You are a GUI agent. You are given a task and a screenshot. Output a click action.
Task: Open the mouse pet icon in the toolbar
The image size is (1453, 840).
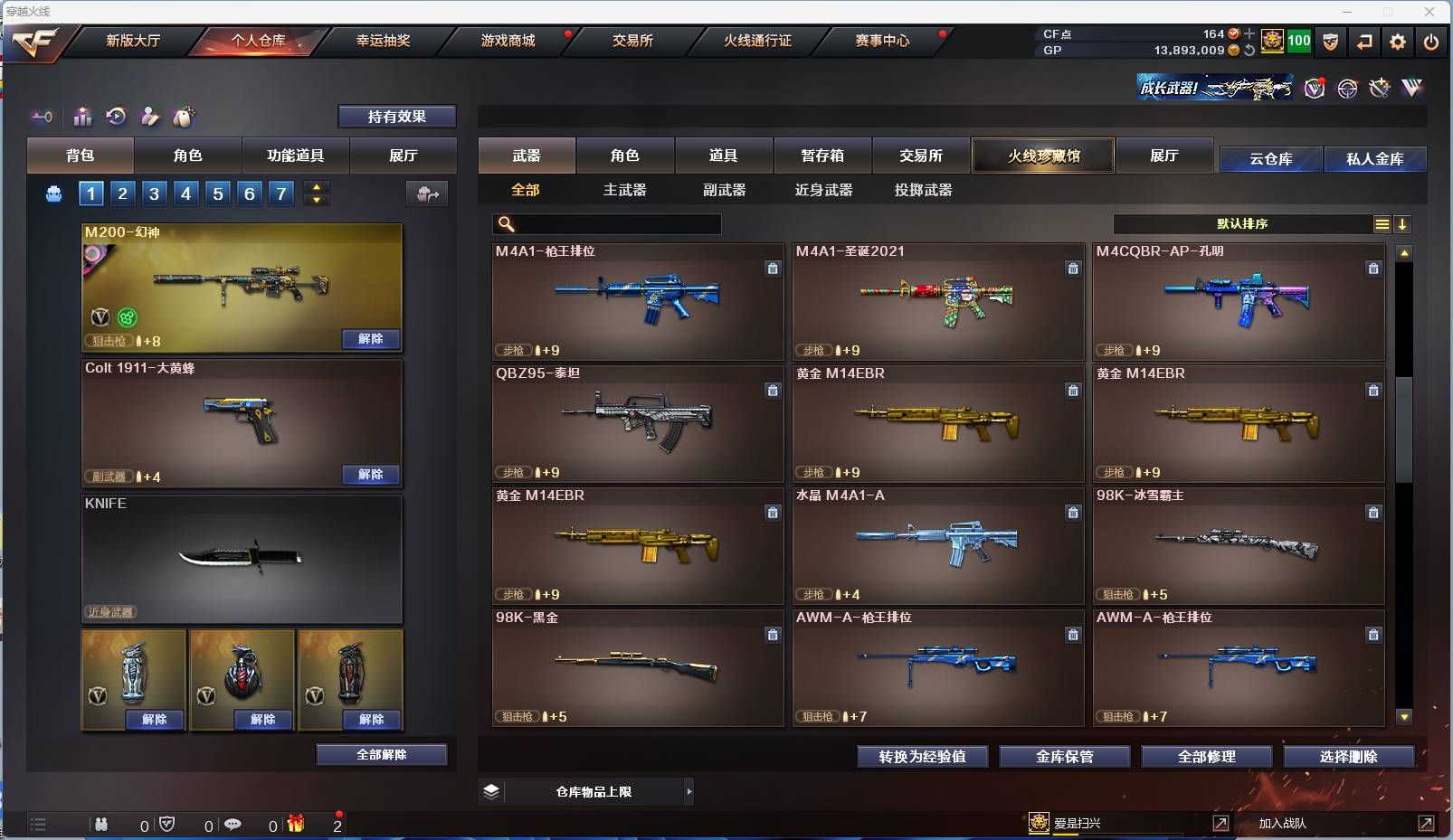click(185, 117)
